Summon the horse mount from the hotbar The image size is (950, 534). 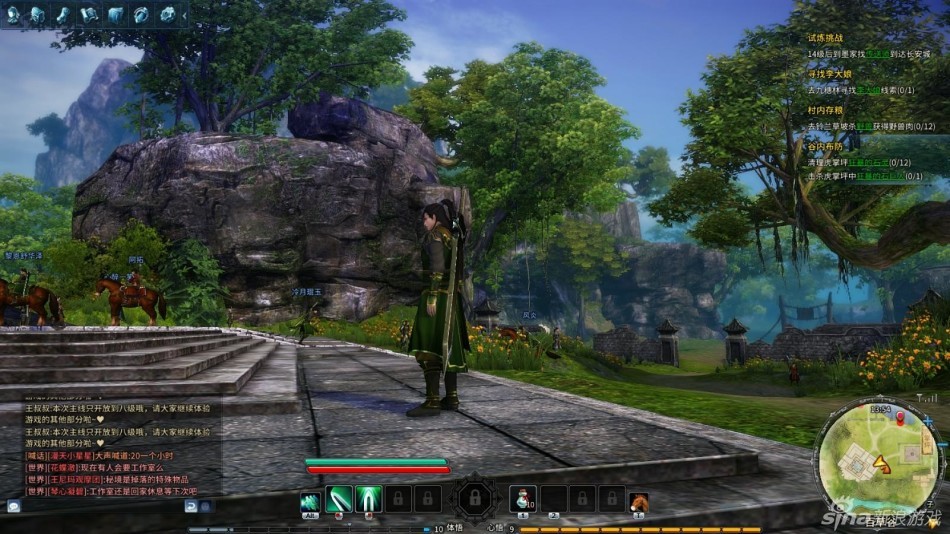[638, 499]
